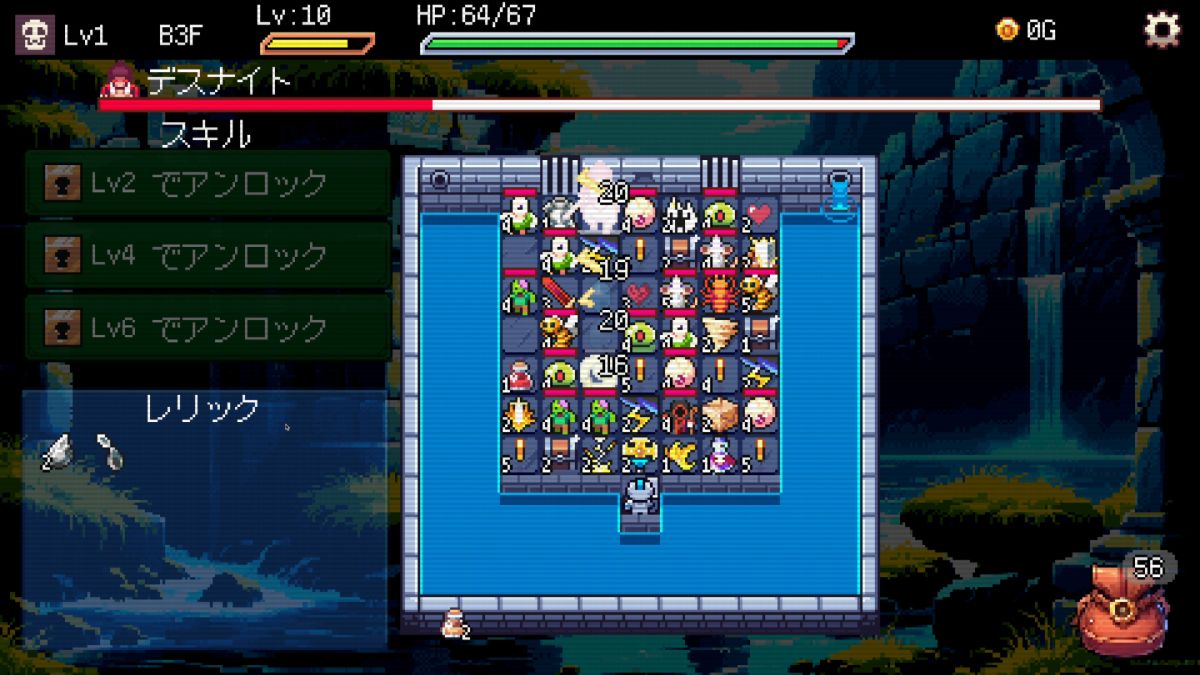This screenshot has width=1200, height=675.
Task: Choose the purple-robed figure tile
Action: click(x=719, y=453)
